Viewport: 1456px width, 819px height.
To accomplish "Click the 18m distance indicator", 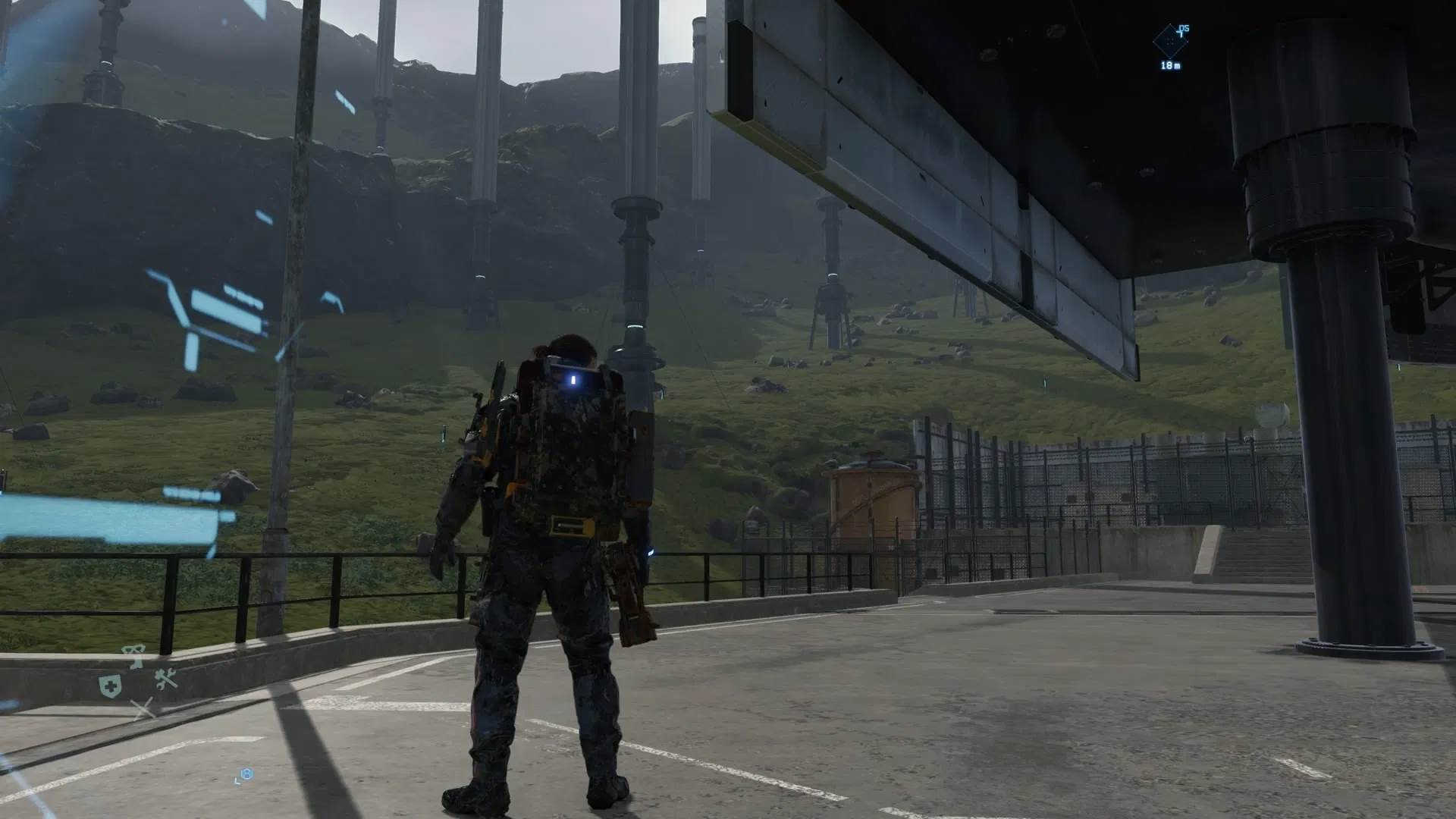I will [x=1171, y=66].
